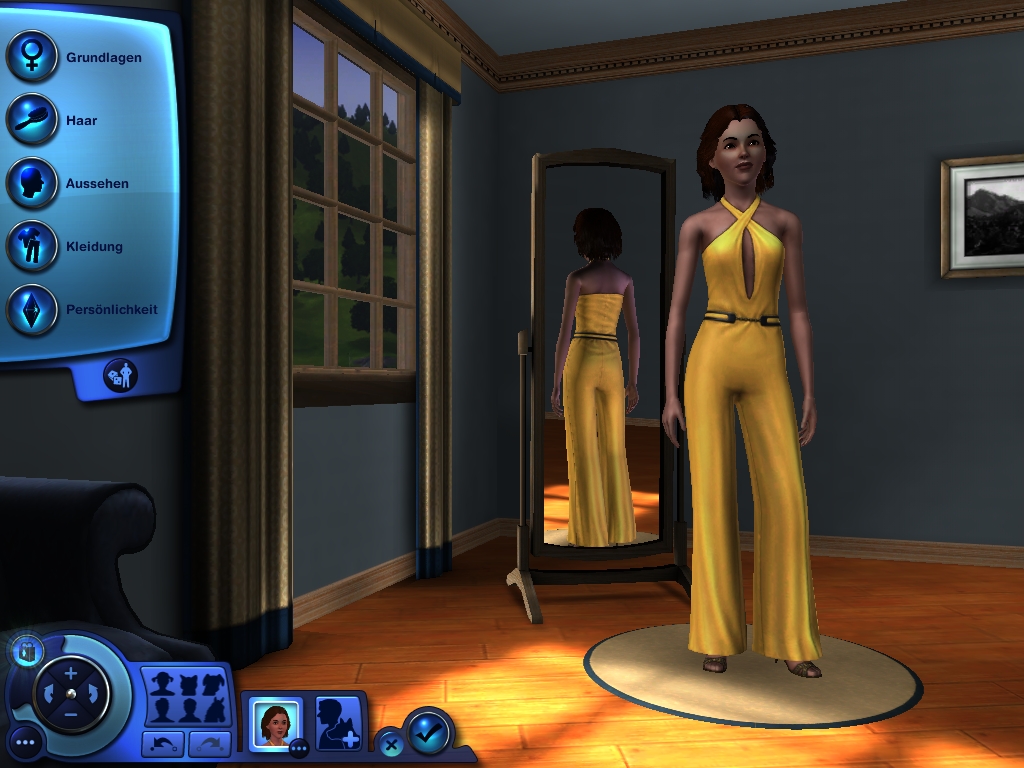Confirm the household with the checkmark button

[429, 733]
